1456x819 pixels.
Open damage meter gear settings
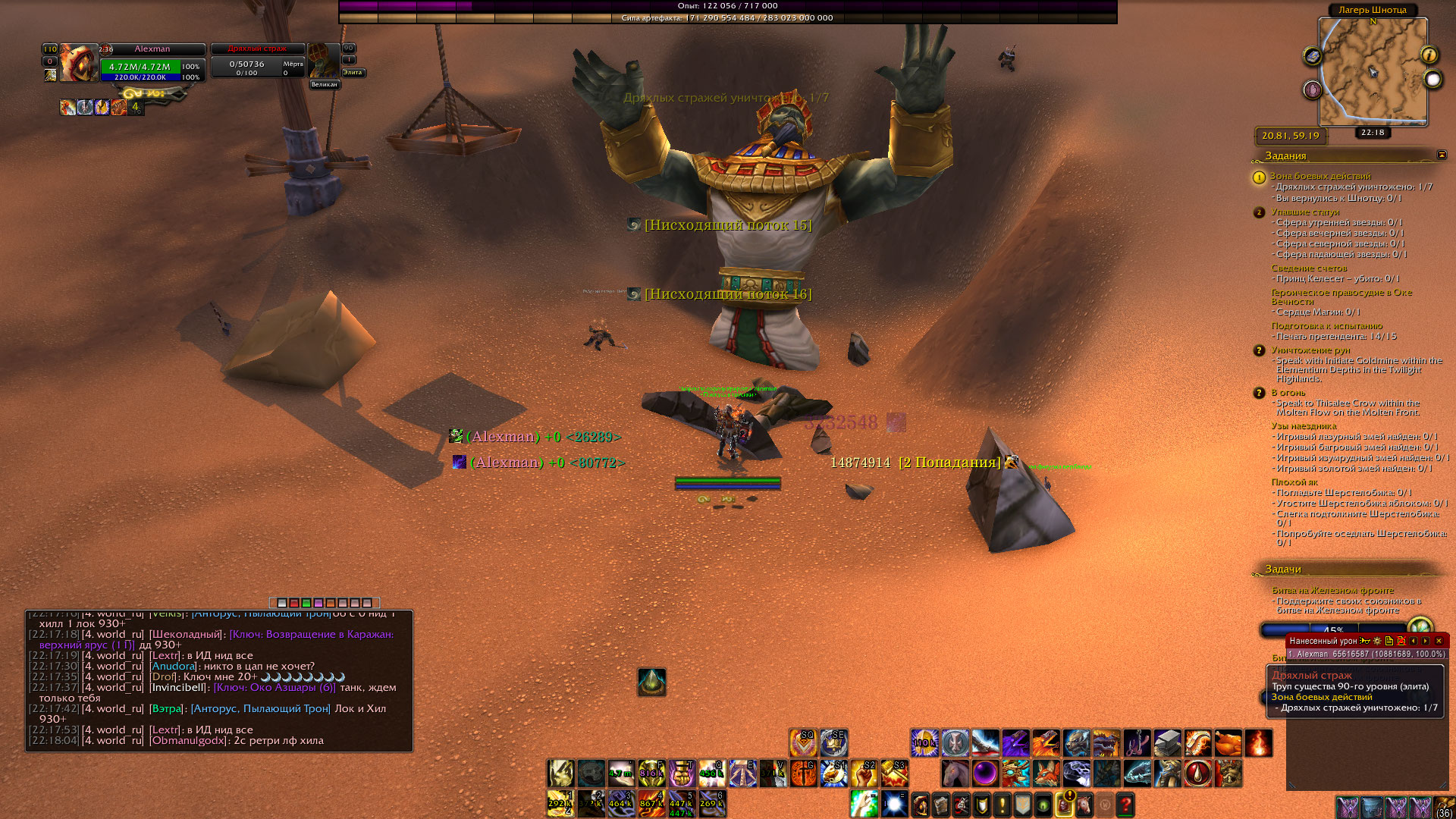click(x=1377, y=641)
